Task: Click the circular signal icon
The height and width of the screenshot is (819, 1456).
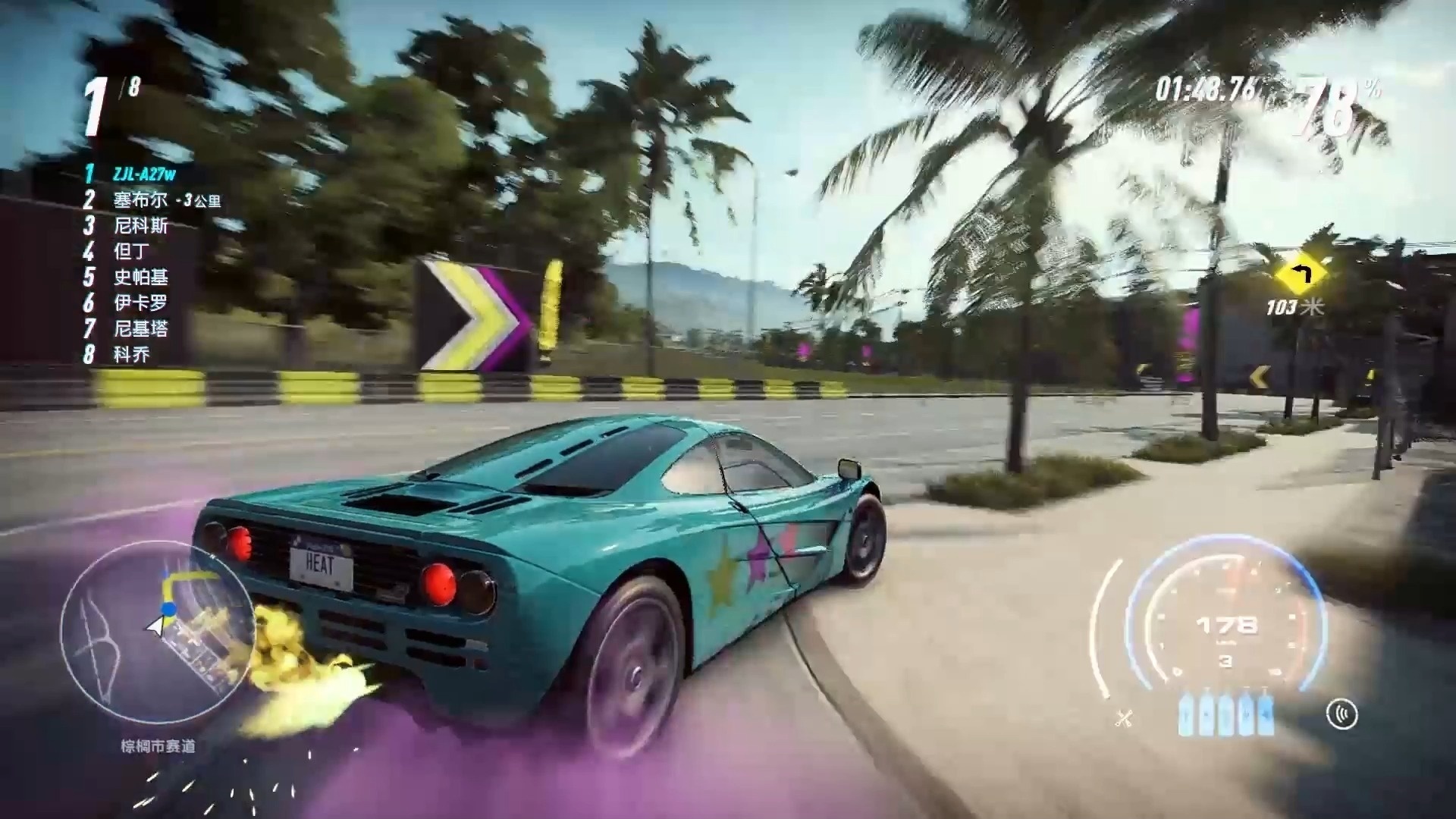Action: click(x=1341, y=714)
